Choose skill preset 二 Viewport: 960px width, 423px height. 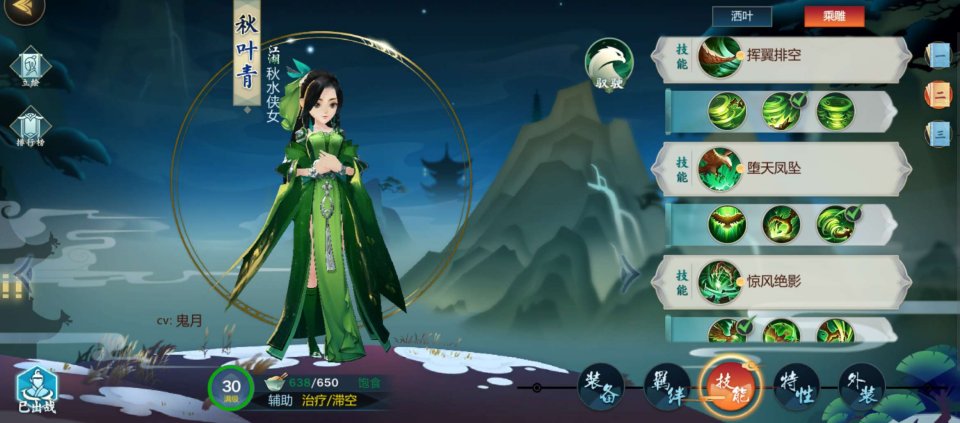click(x=938, y=94)
